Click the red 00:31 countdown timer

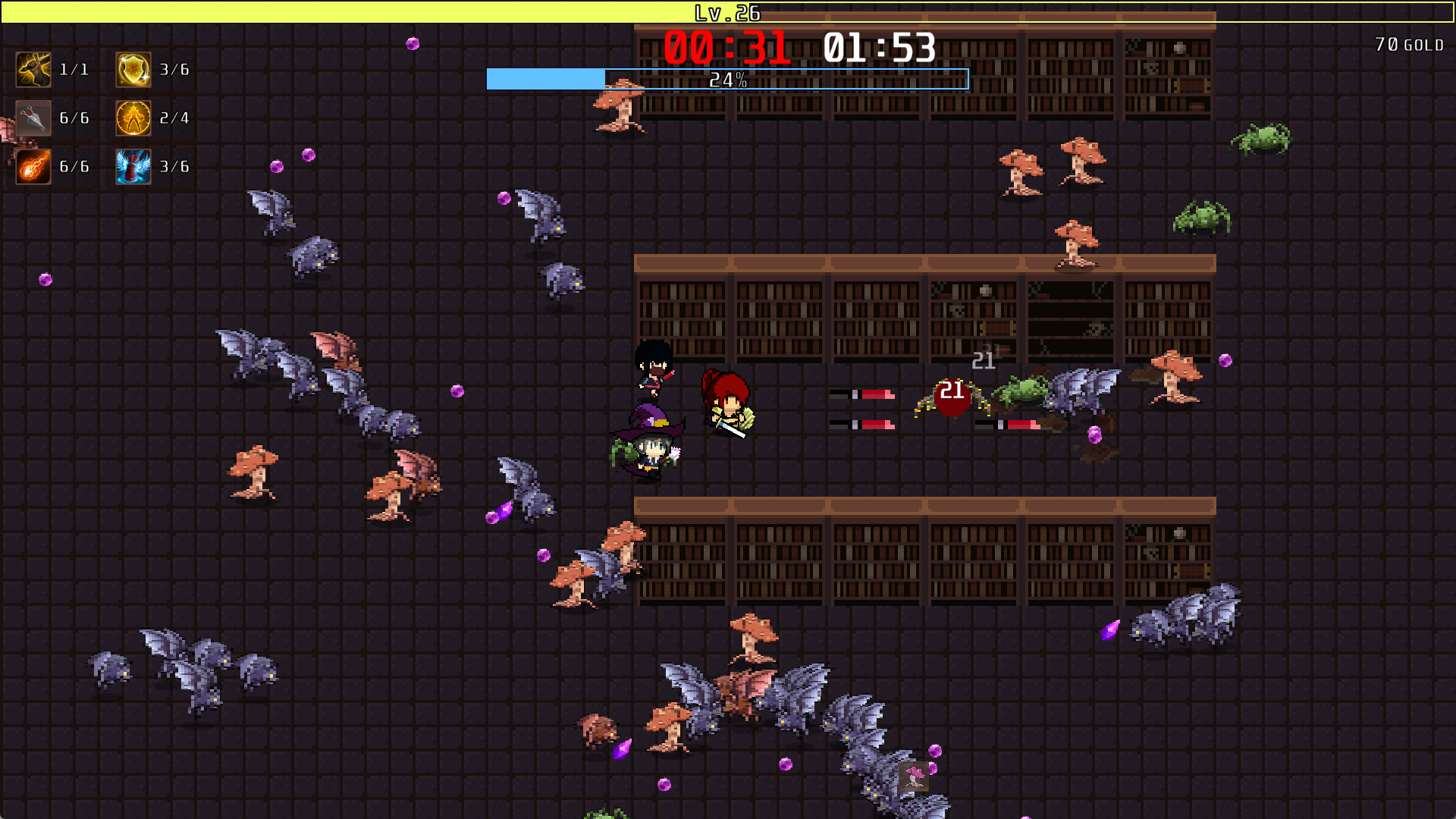click(726, 47)
